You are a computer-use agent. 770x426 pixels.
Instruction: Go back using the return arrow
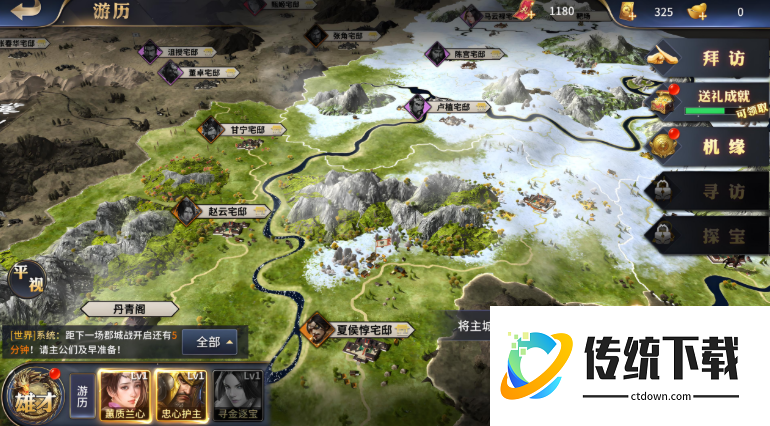[x=30, y=11]
